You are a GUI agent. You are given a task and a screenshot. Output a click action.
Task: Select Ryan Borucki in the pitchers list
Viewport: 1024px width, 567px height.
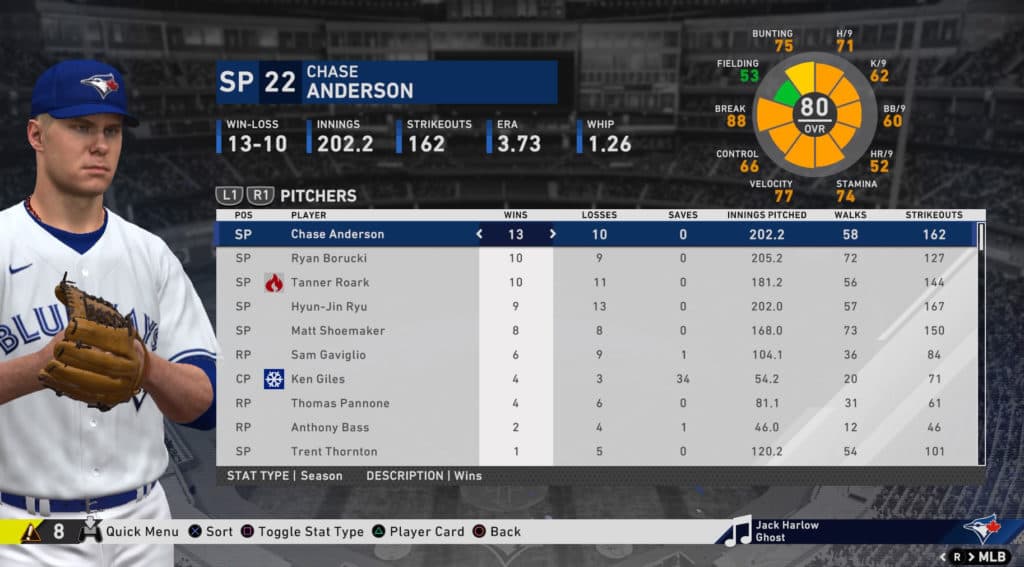(330, 258)
